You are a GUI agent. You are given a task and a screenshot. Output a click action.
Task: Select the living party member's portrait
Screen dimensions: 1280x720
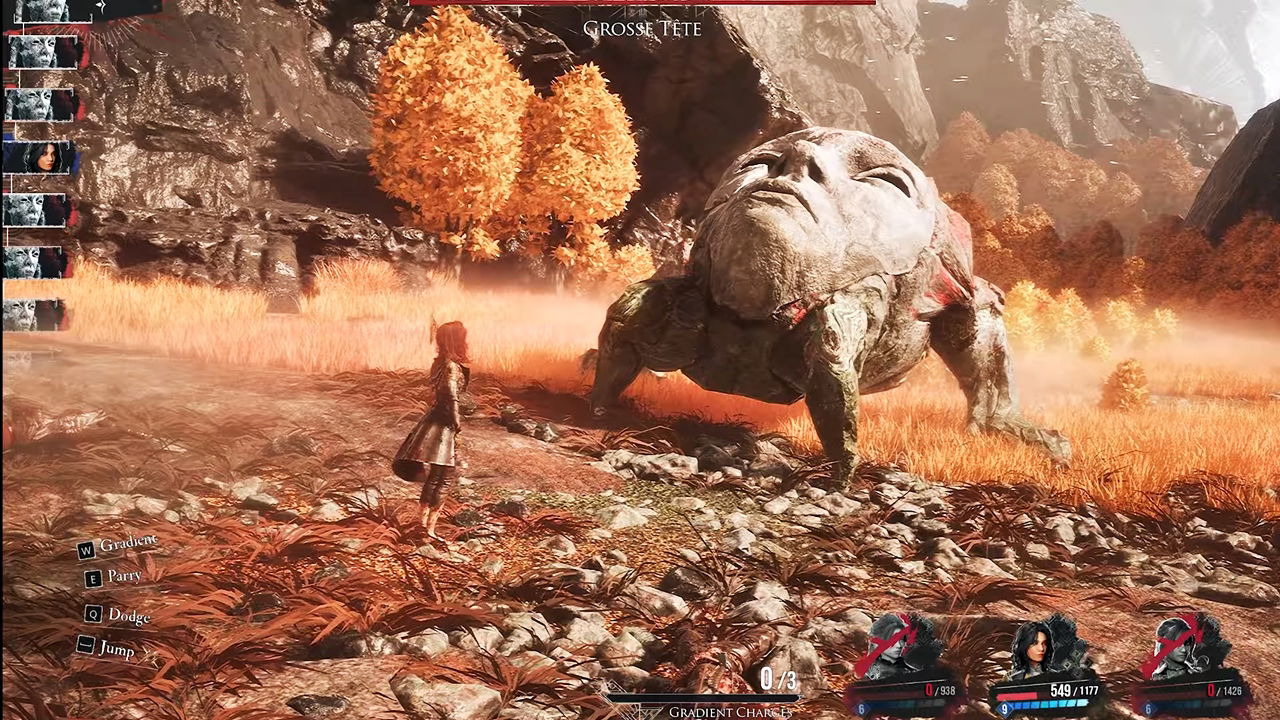pos(1038,647)
